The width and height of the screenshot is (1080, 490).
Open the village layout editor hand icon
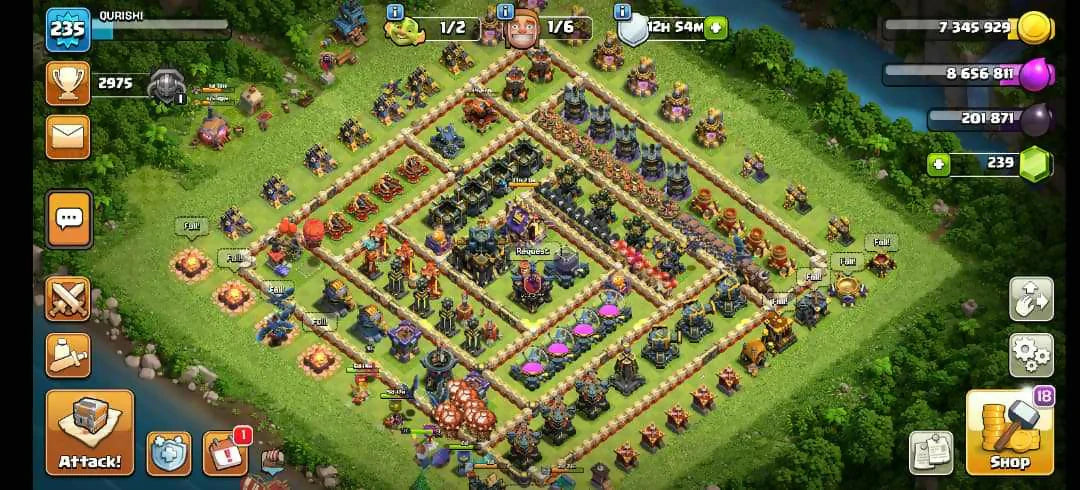(1030, 299)
